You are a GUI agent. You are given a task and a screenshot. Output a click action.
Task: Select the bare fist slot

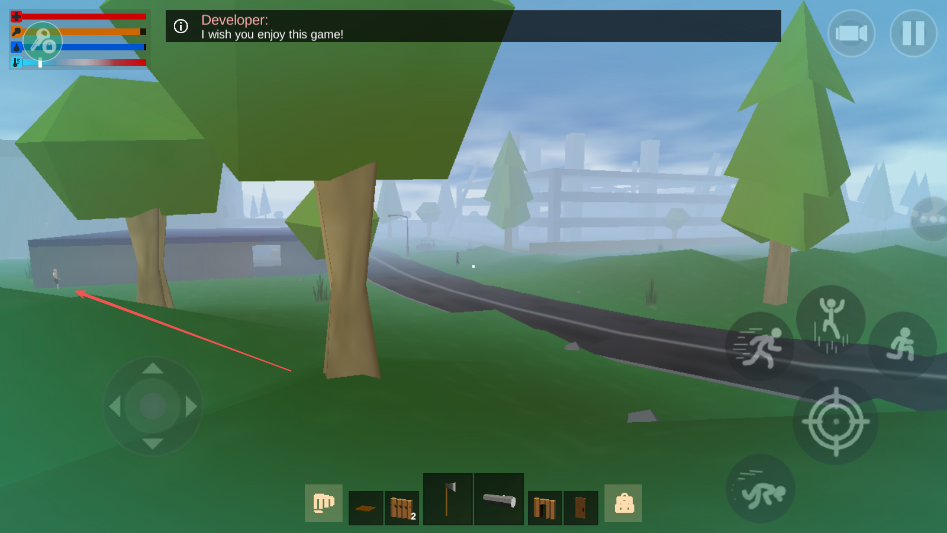pyautogui.click(x=323, y=503)
